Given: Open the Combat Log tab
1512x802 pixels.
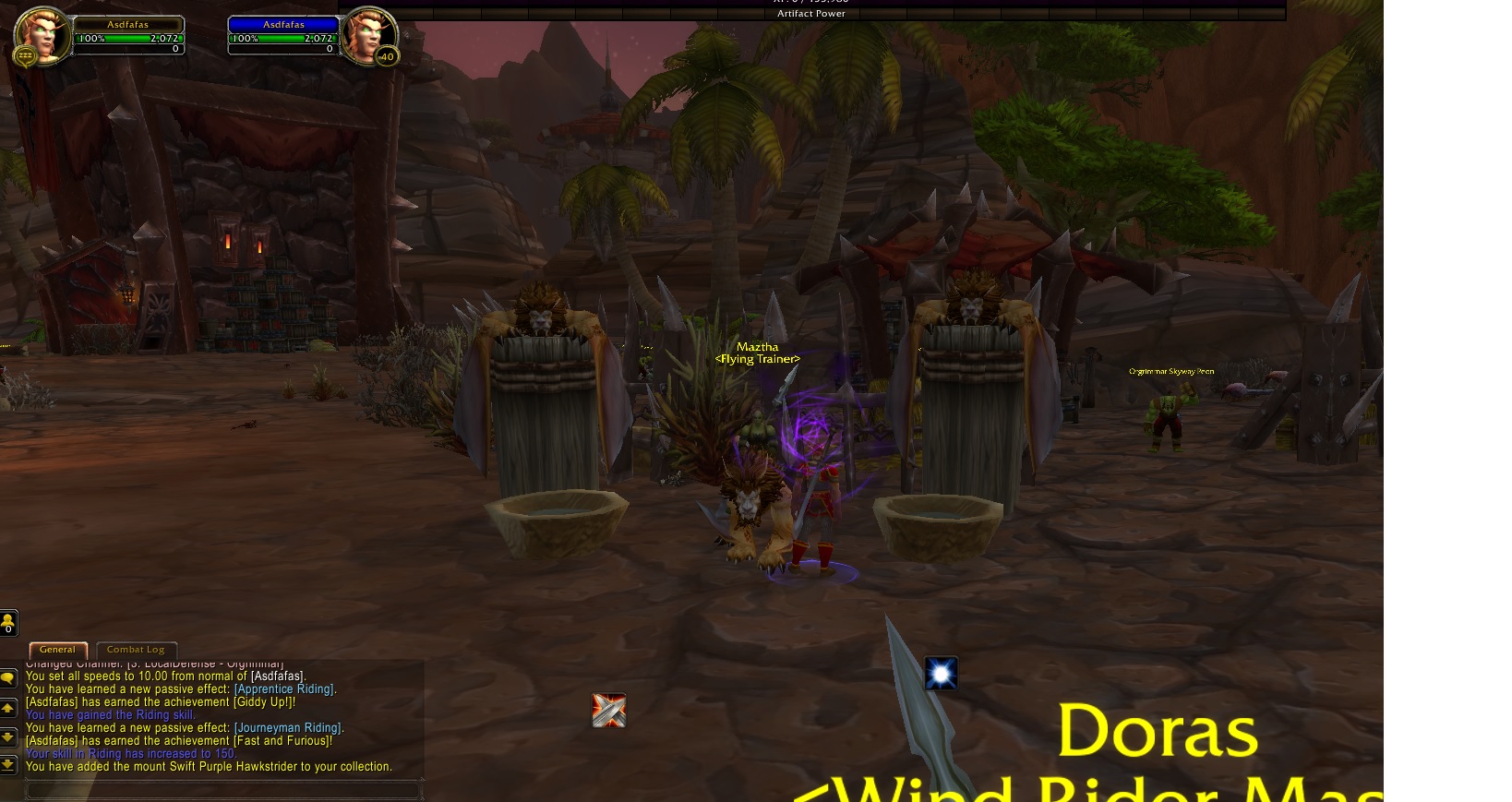Looking at the screenshot, I should [136, 650].
